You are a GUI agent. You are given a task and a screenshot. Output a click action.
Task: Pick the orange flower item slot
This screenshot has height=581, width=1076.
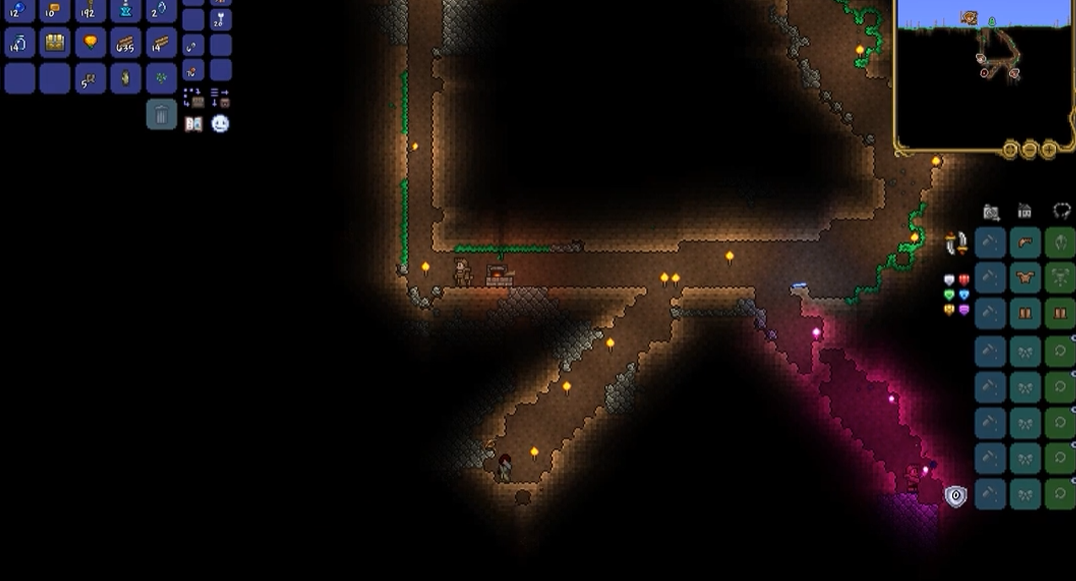pos(90,43)
